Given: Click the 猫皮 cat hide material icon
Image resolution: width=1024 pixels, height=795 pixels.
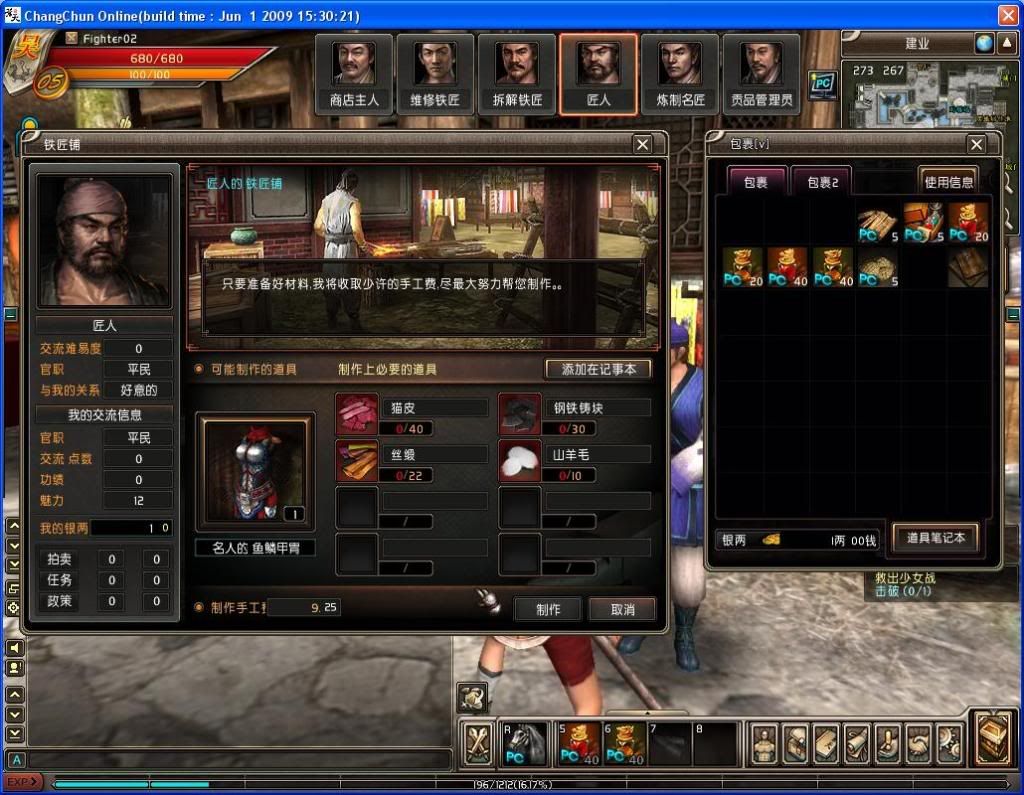Looking at the screenshot, I should click(x=357, y=415).
